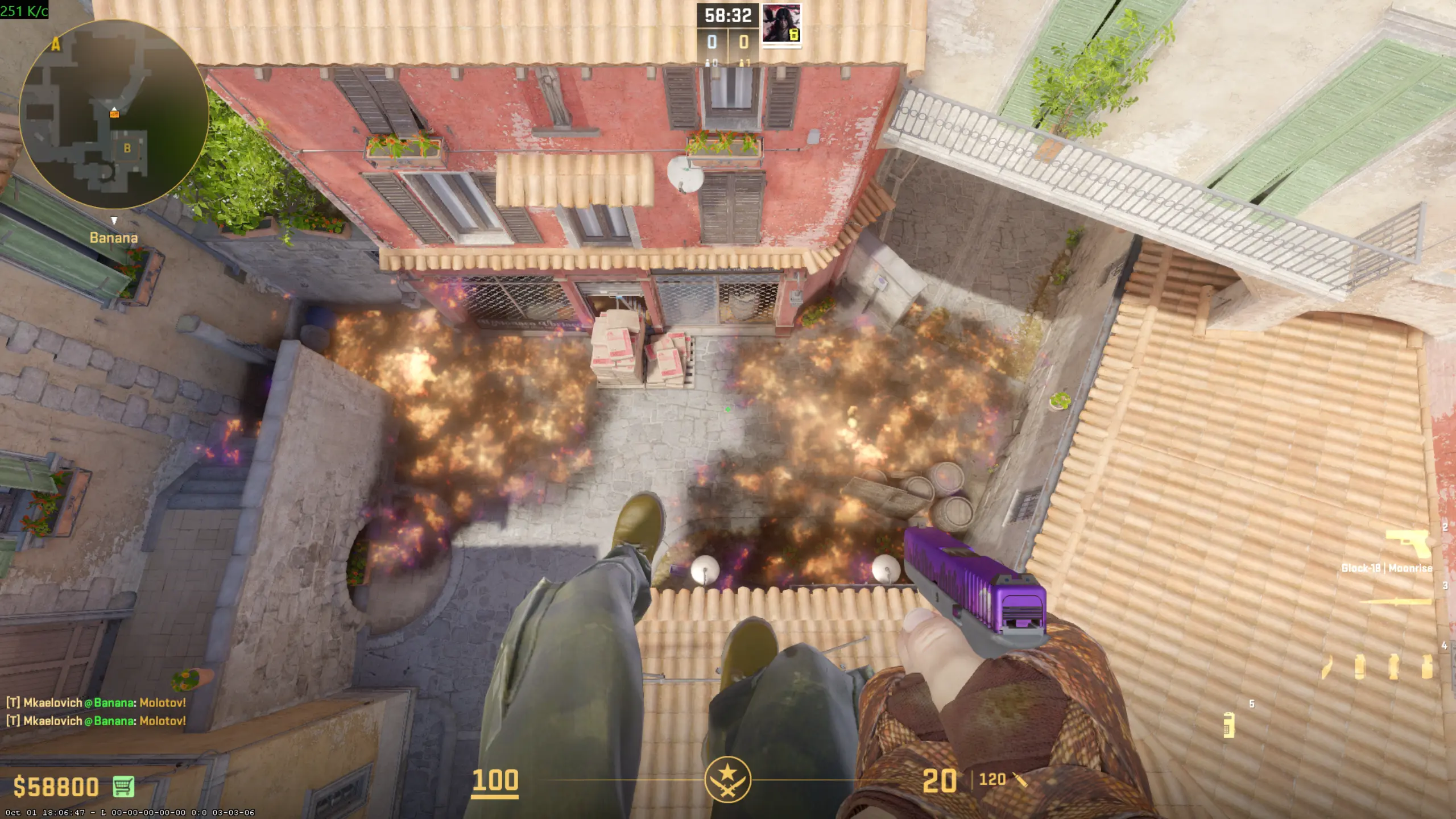The width and height of the screenshot is (1456, 819).
Task: Select the C4 bomb inventory slot
Action: pos(1230,725)
